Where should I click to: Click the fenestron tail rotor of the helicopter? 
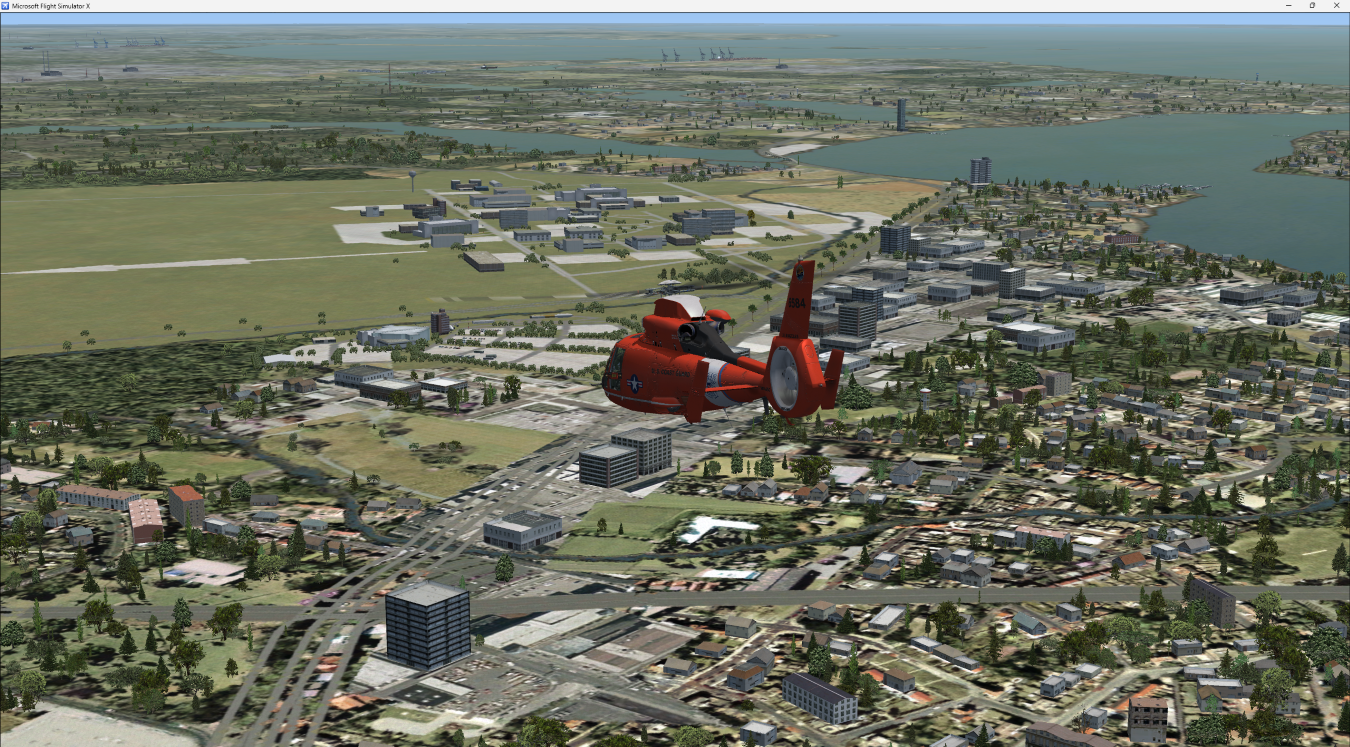tap(786, 378)
